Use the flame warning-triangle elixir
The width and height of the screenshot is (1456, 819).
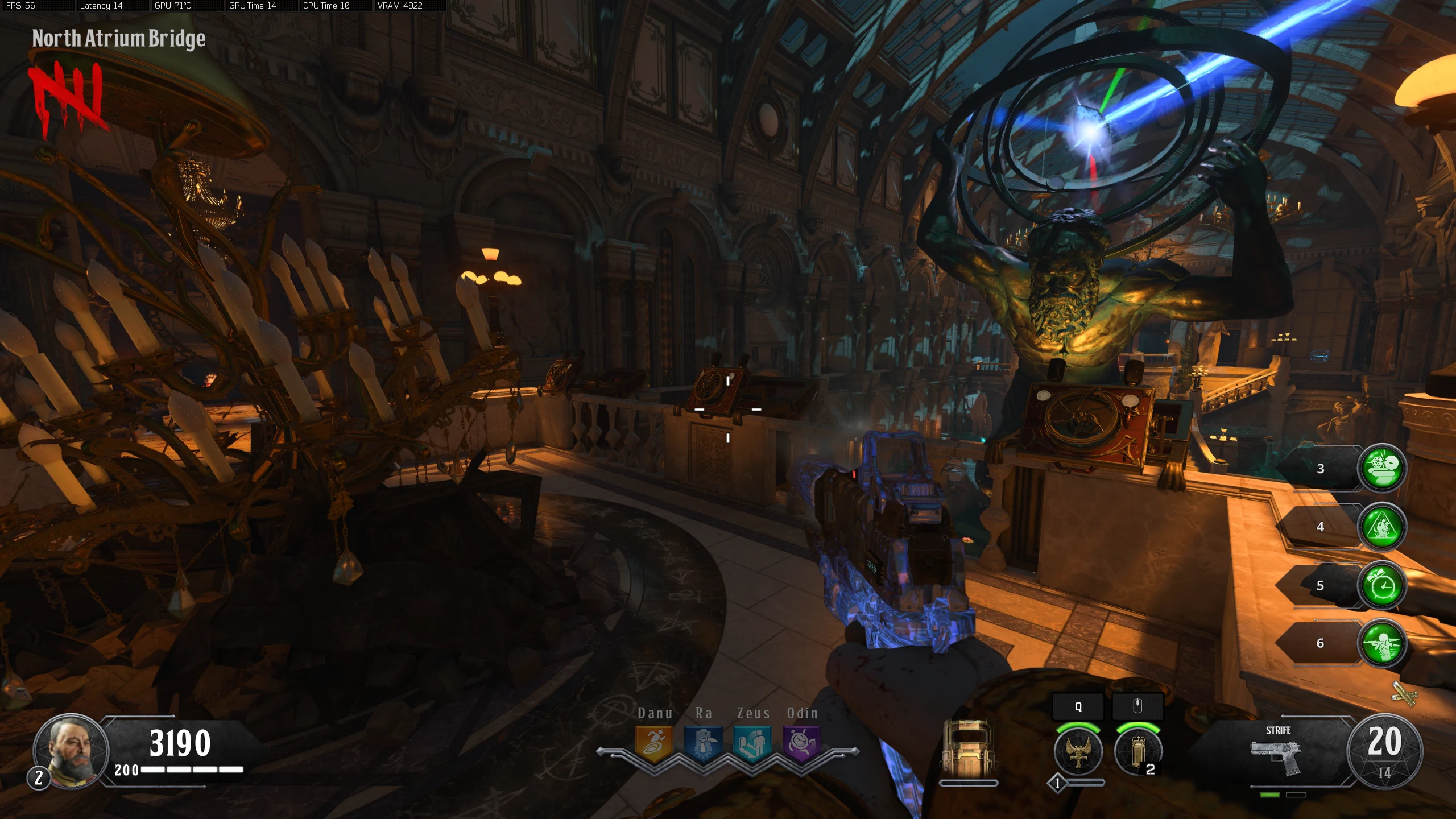coord(1382,527)
